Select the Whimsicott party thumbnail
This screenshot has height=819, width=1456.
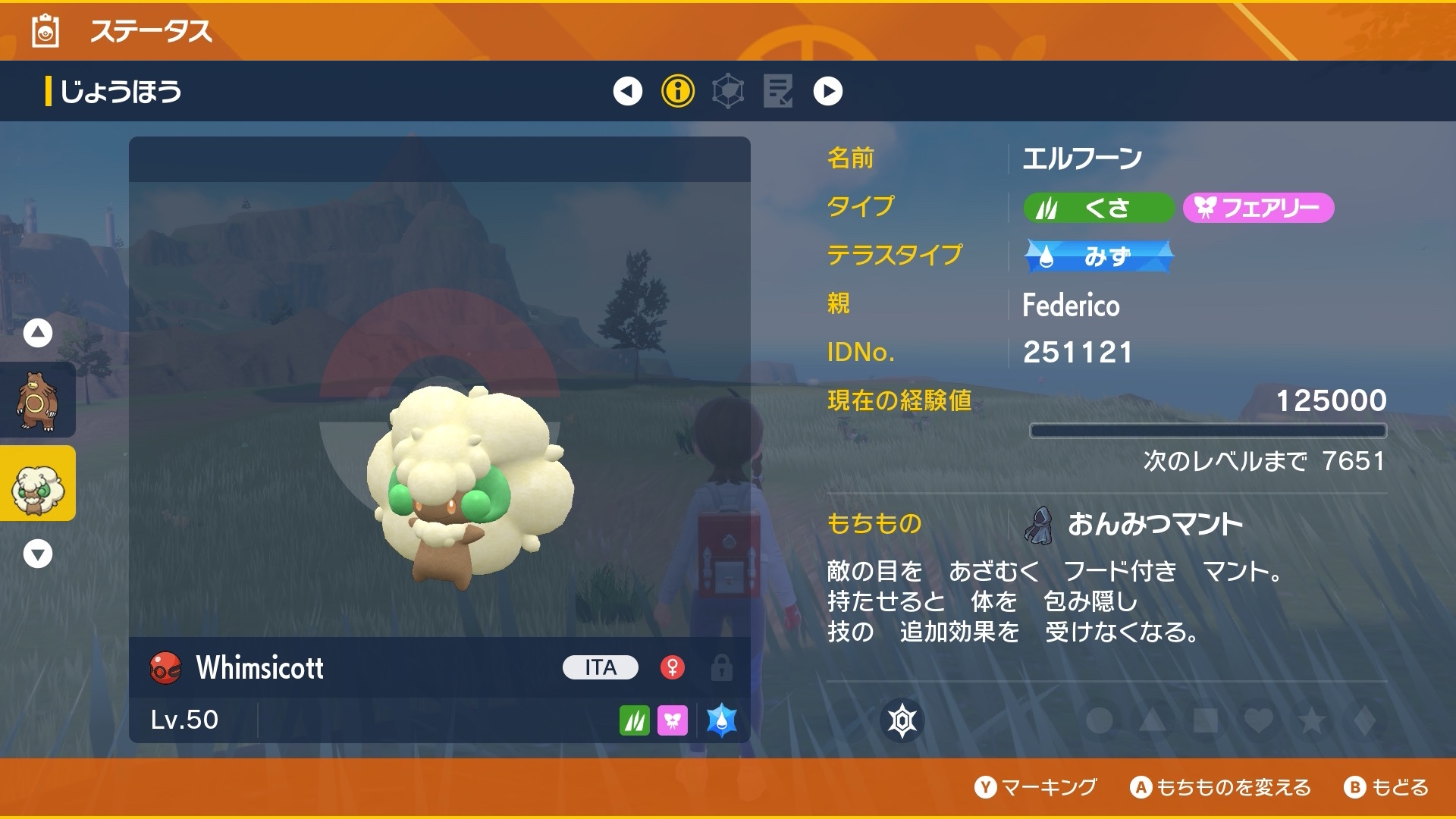36,484
